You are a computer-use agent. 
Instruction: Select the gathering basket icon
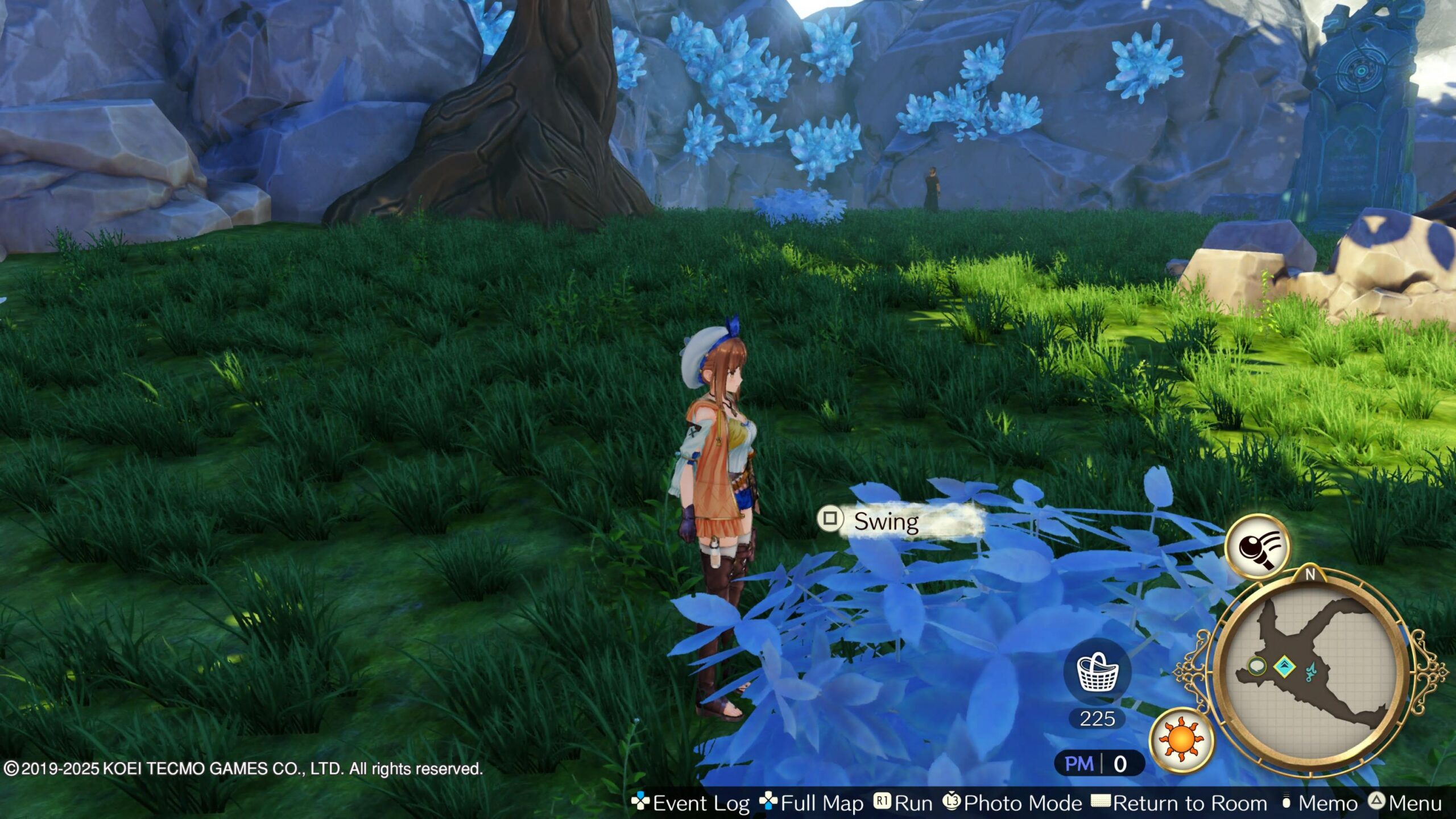click(x=1098, y=672)
